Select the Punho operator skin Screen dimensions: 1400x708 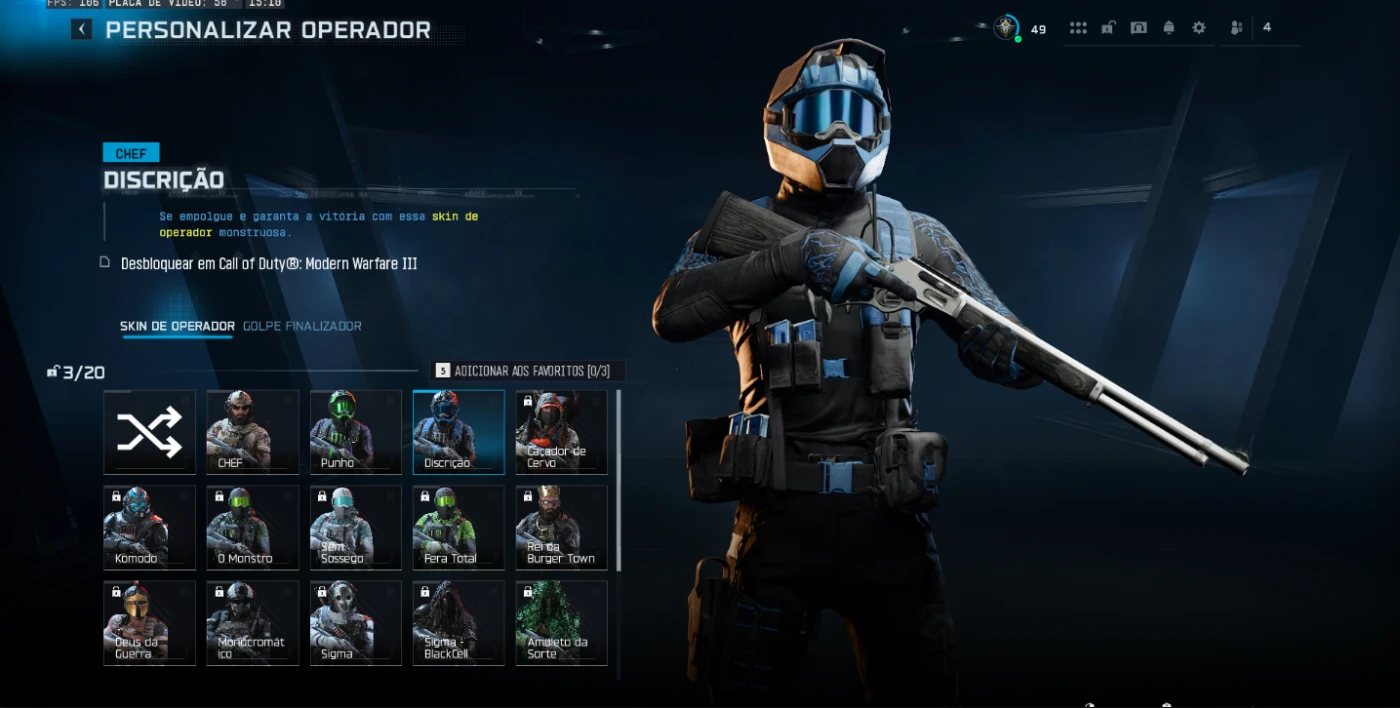[356, 432]
